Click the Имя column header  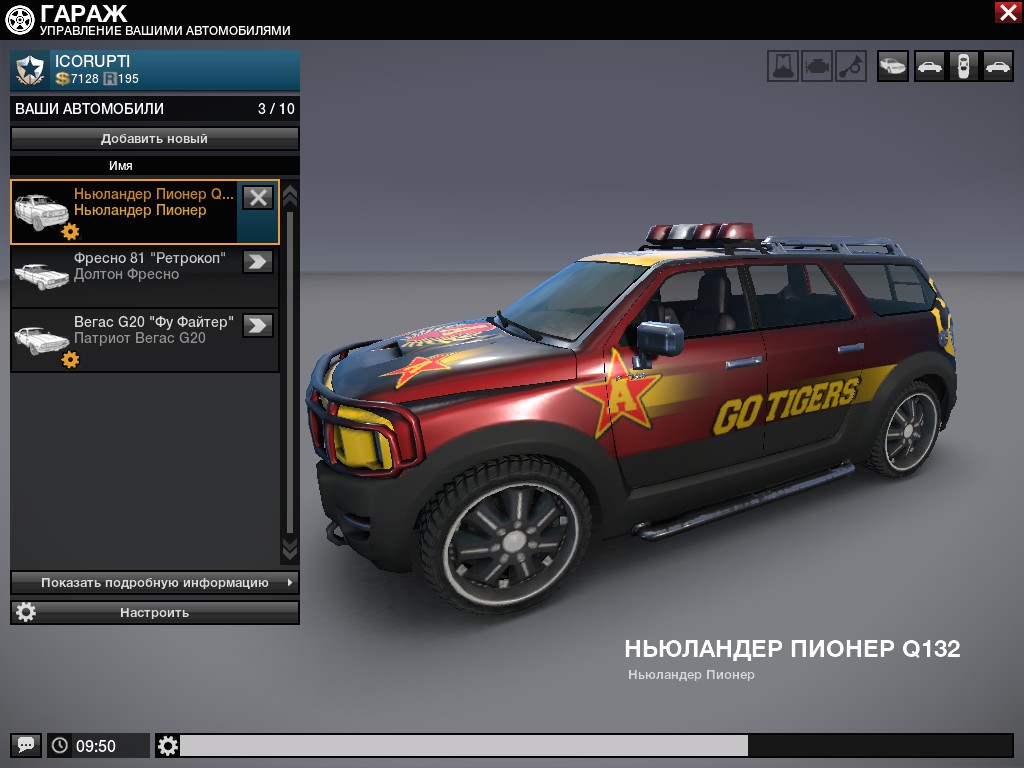121,166
